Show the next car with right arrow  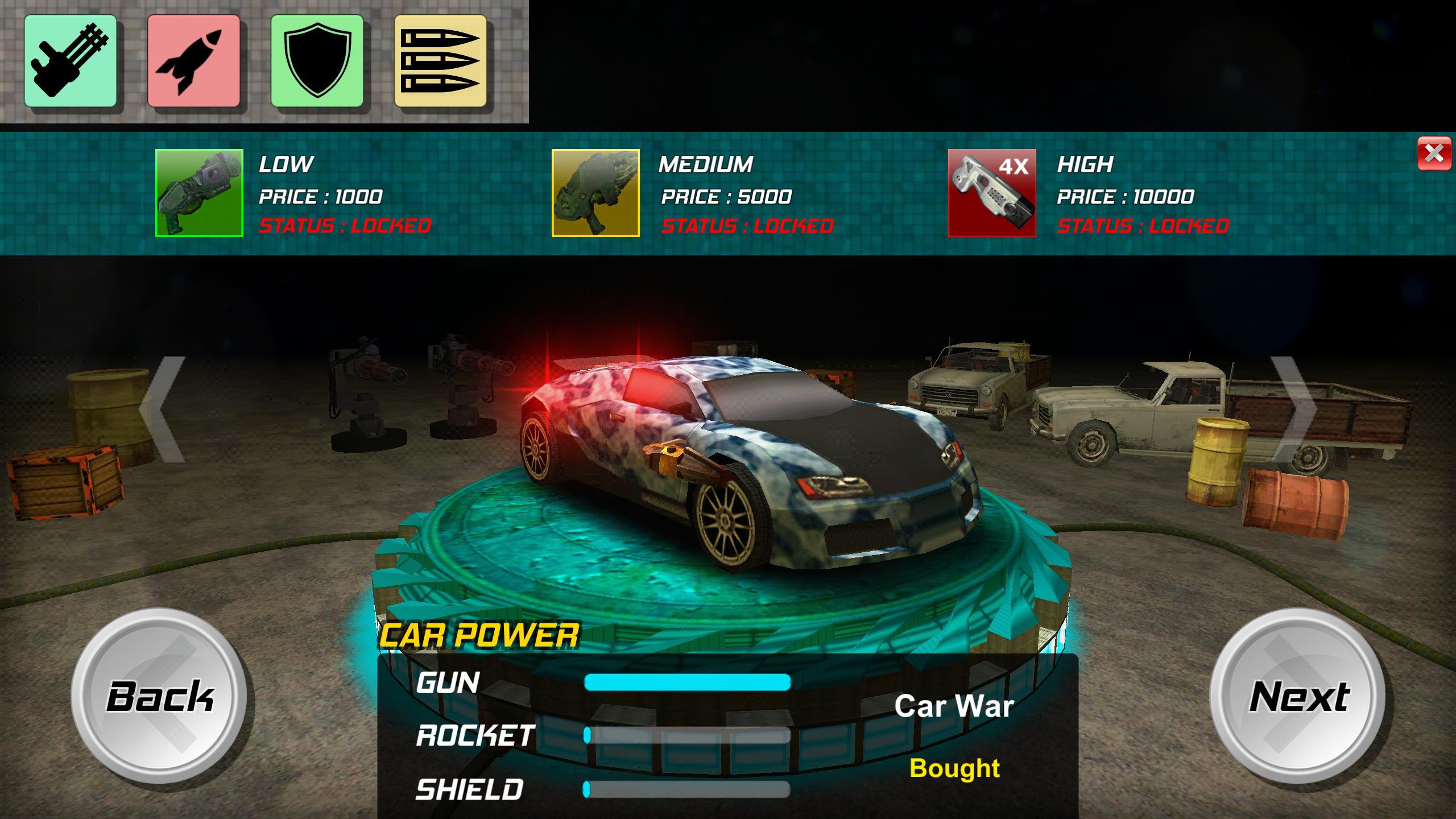1293,409
